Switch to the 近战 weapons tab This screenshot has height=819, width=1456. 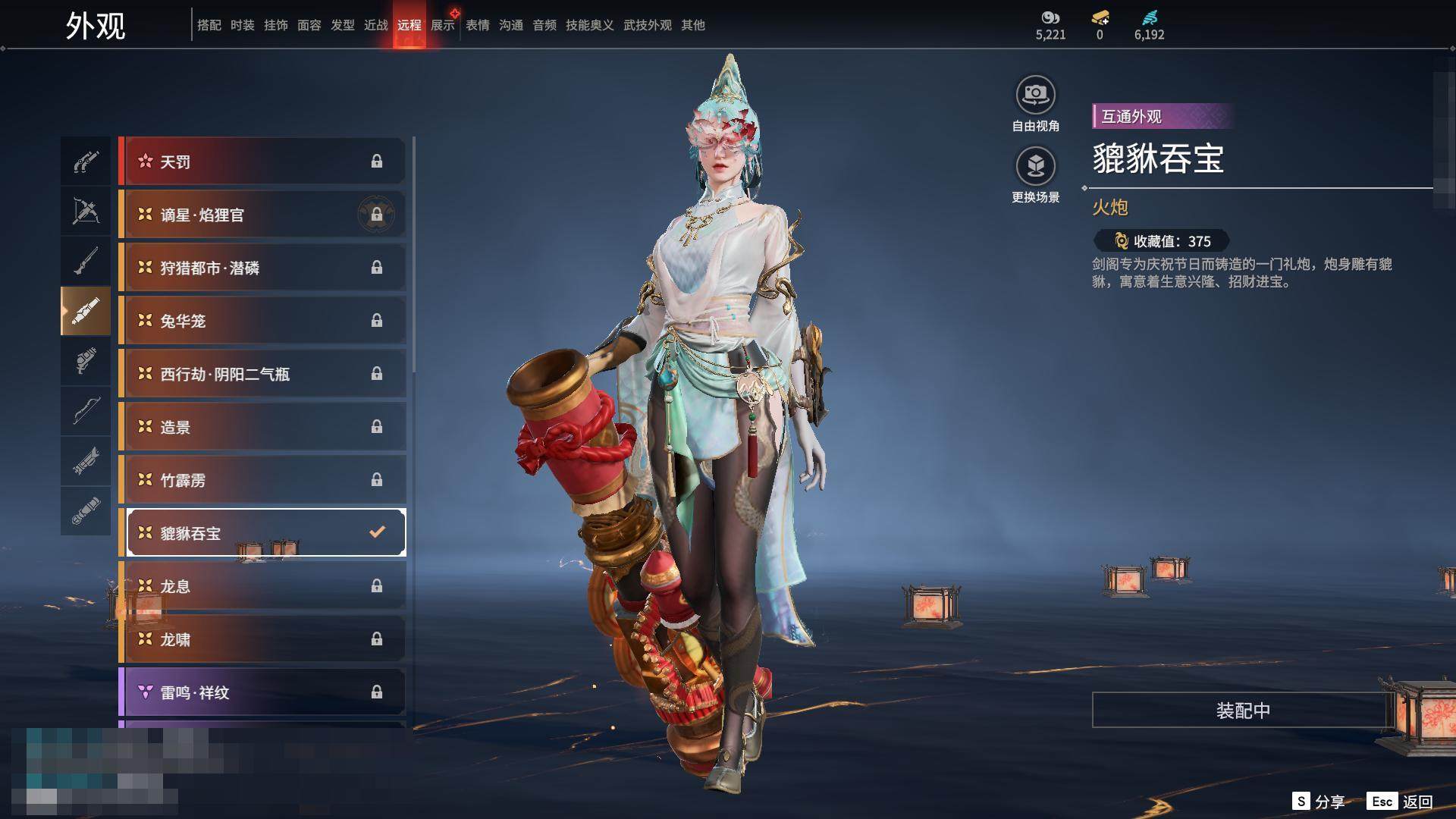(376, 25)
